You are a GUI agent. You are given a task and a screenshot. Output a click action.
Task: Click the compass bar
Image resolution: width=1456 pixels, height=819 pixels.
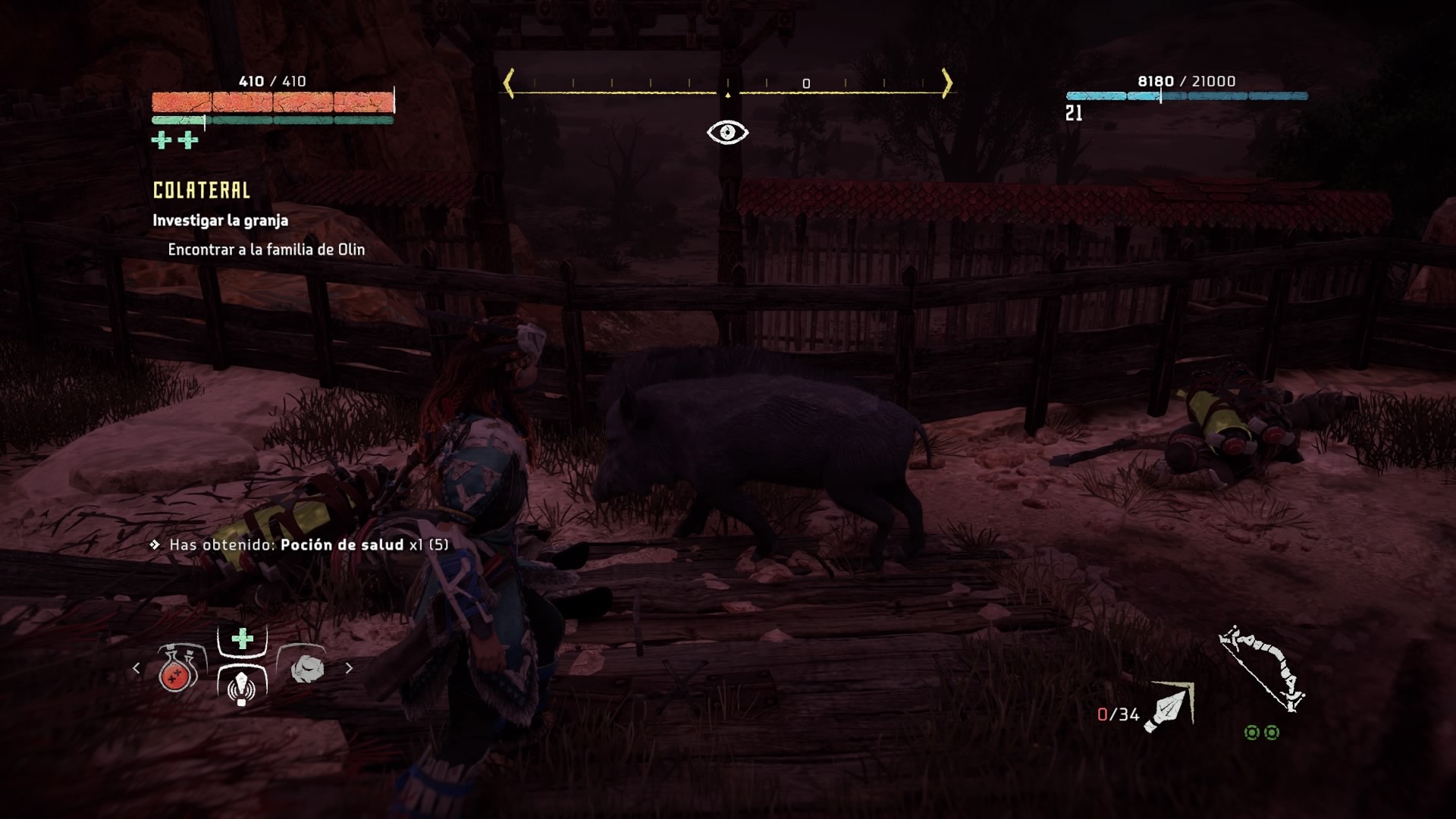point(727,85)
